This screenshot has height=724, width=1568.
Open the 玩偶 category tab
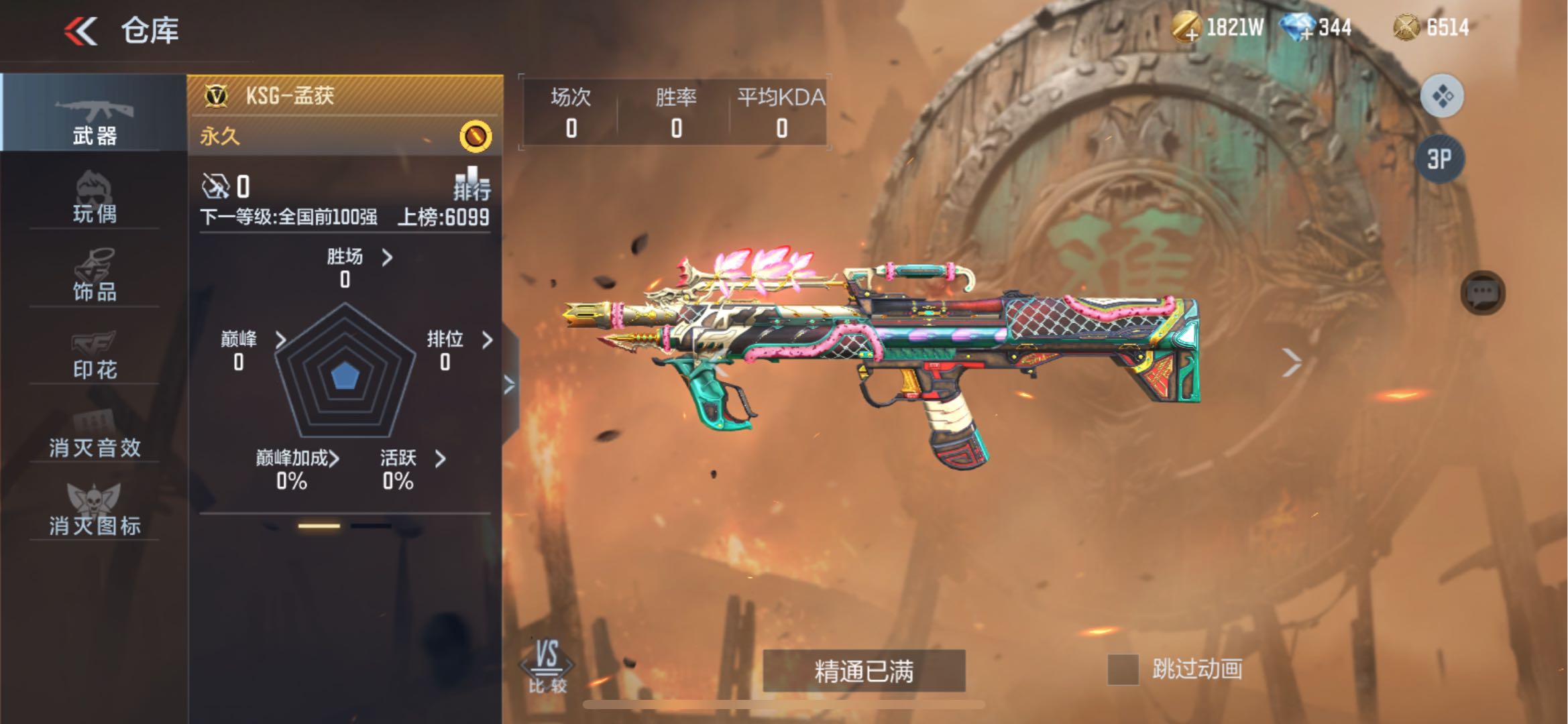tap(94, 198)
